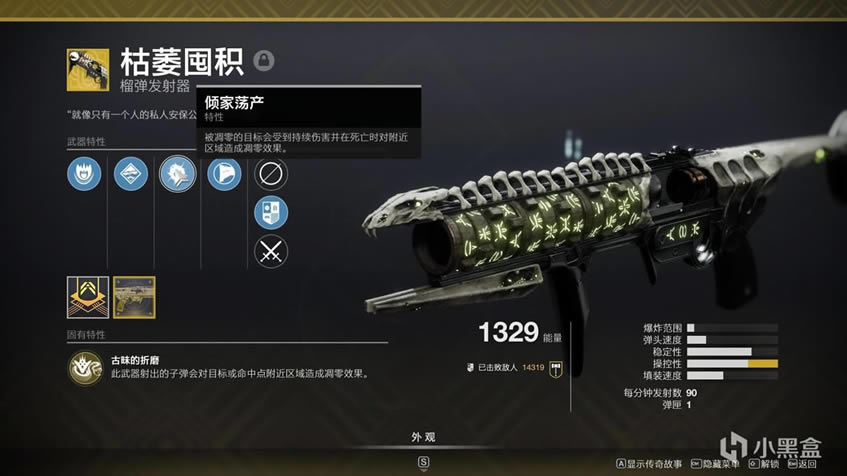Inspect the 古昧的折磨 intrinsic trait icon
This screenshot has height=476, width=847.
point(86,367)
